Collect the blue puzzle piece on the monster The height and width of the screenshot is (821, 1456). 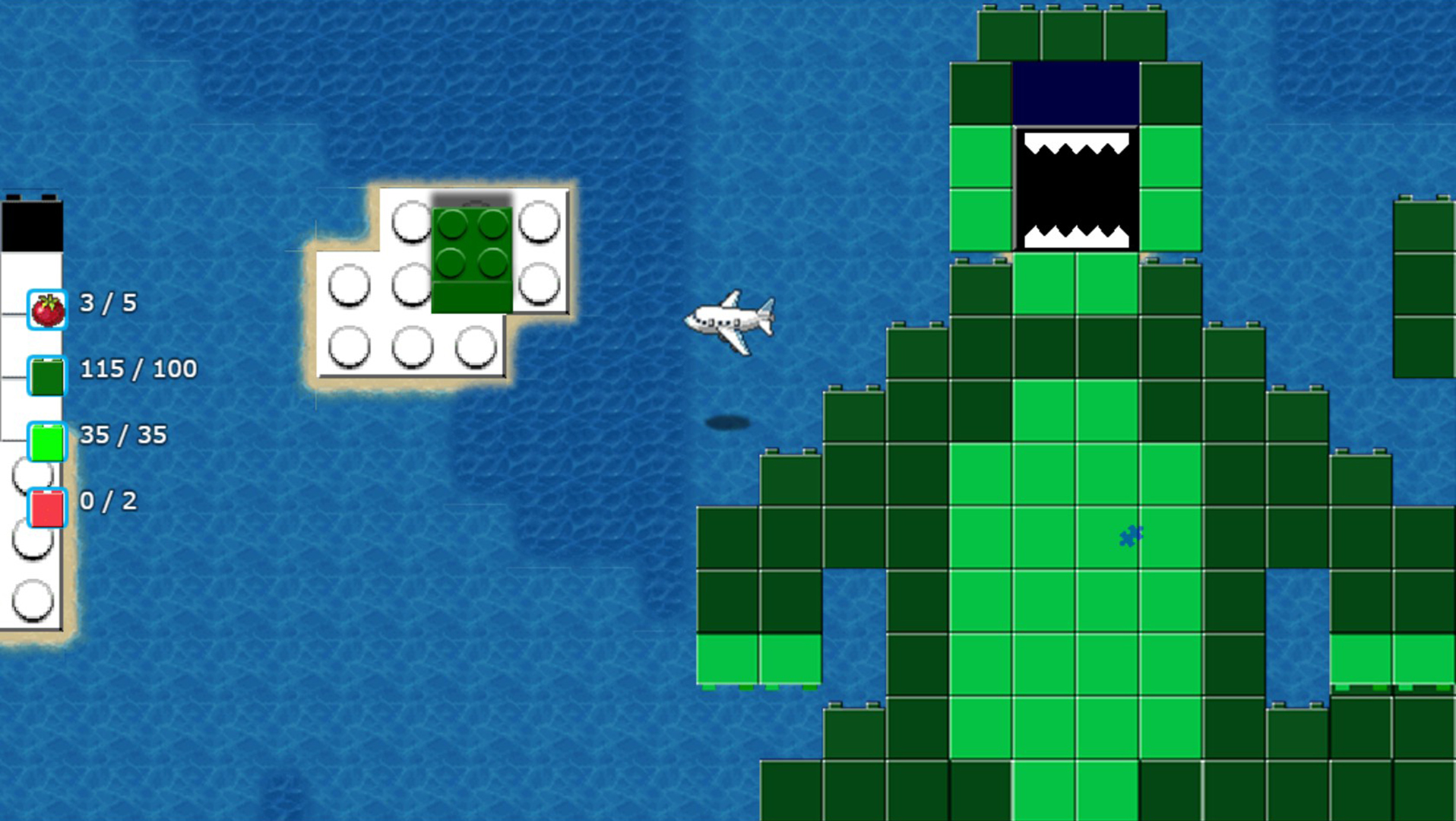[x=1129, y=537]
